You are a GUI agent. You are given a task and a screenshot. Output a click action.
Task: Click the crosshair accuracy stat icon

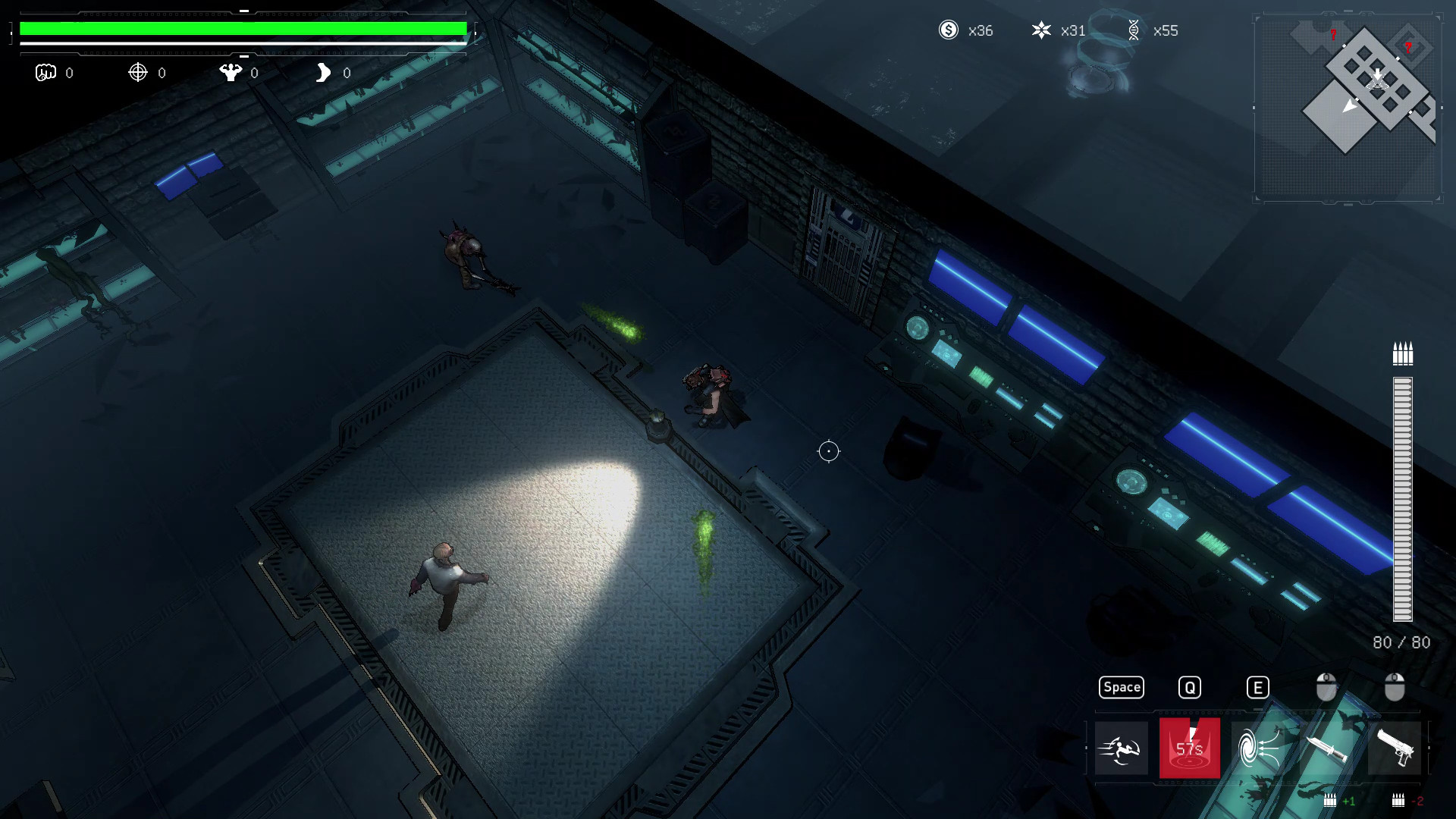(138, 73)
